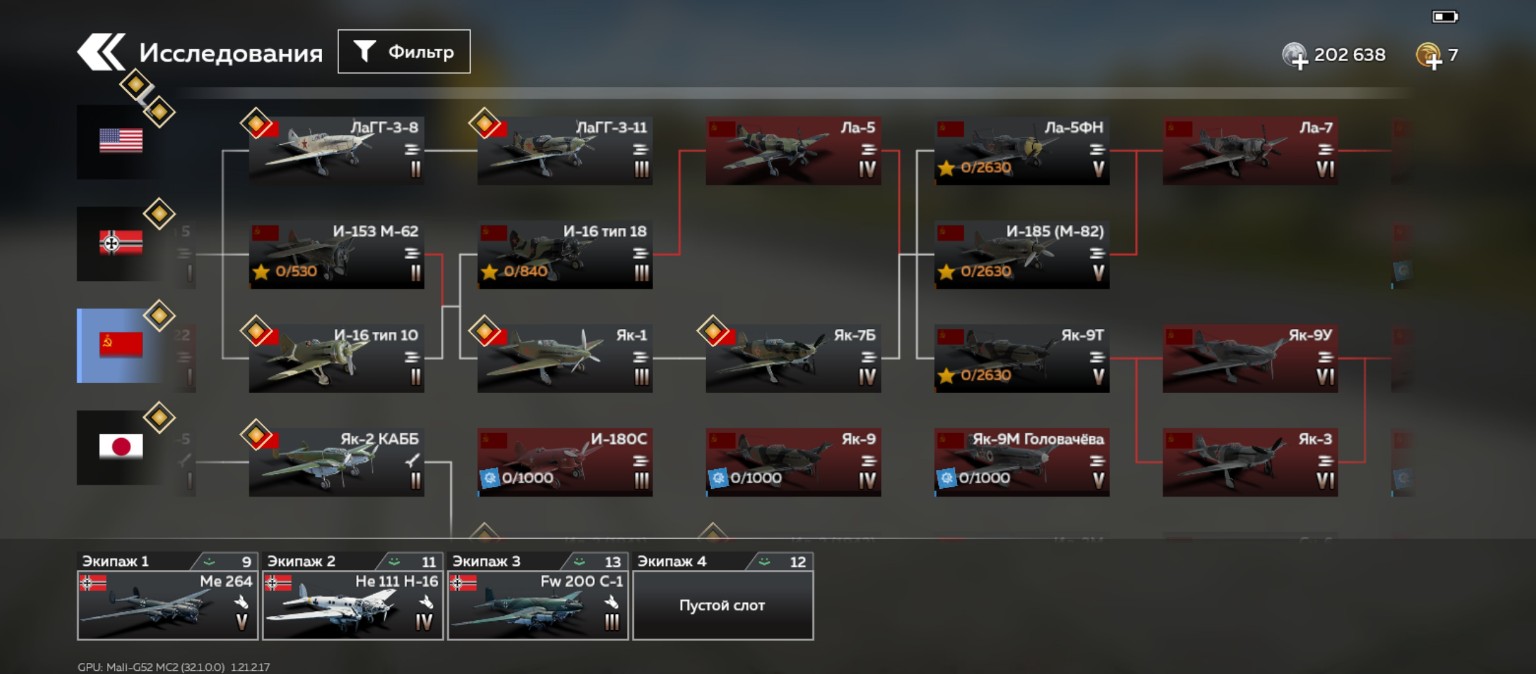Go back using the double-arrow button
The height and width of the screenshot is (674, 1536).
pos(101,53)
